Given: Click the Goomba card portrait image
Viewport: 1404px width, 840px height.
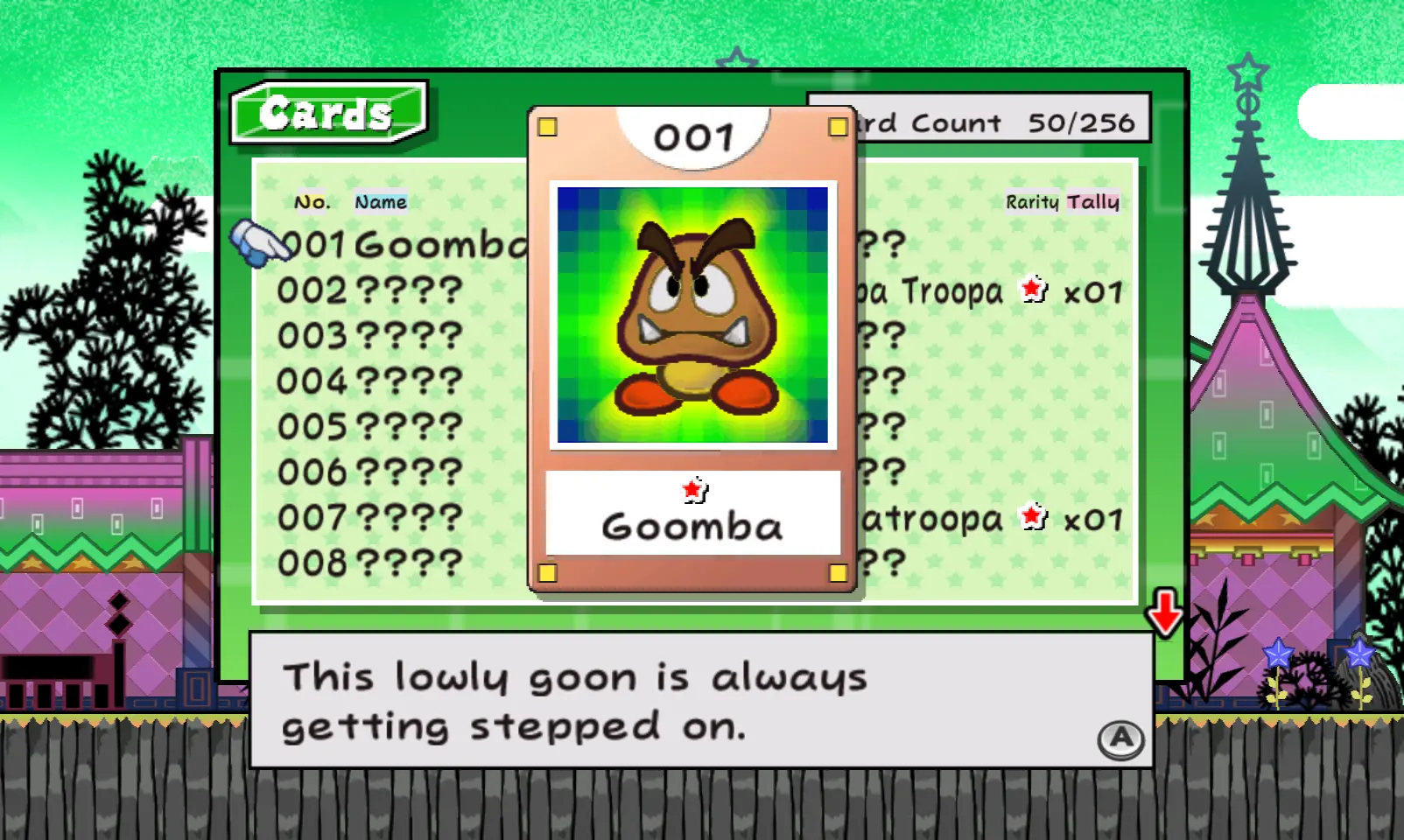Looking at the screenshot, I should coord(692,315).
